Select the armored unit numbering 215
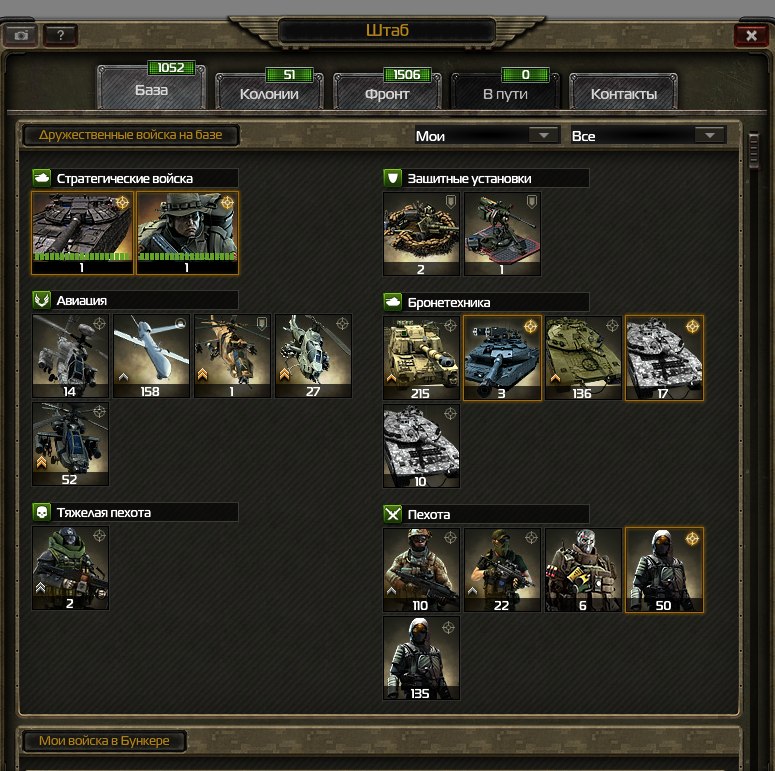The height and width of the screenshot is (771, 775). click(421, 357)
